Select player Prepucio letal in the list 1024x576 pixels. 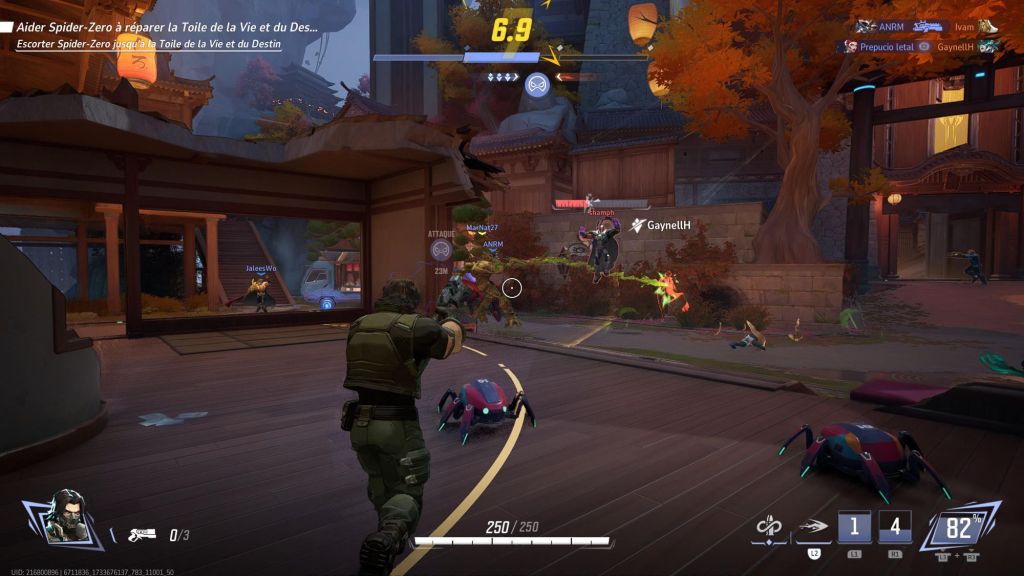(x=880, y=46)
